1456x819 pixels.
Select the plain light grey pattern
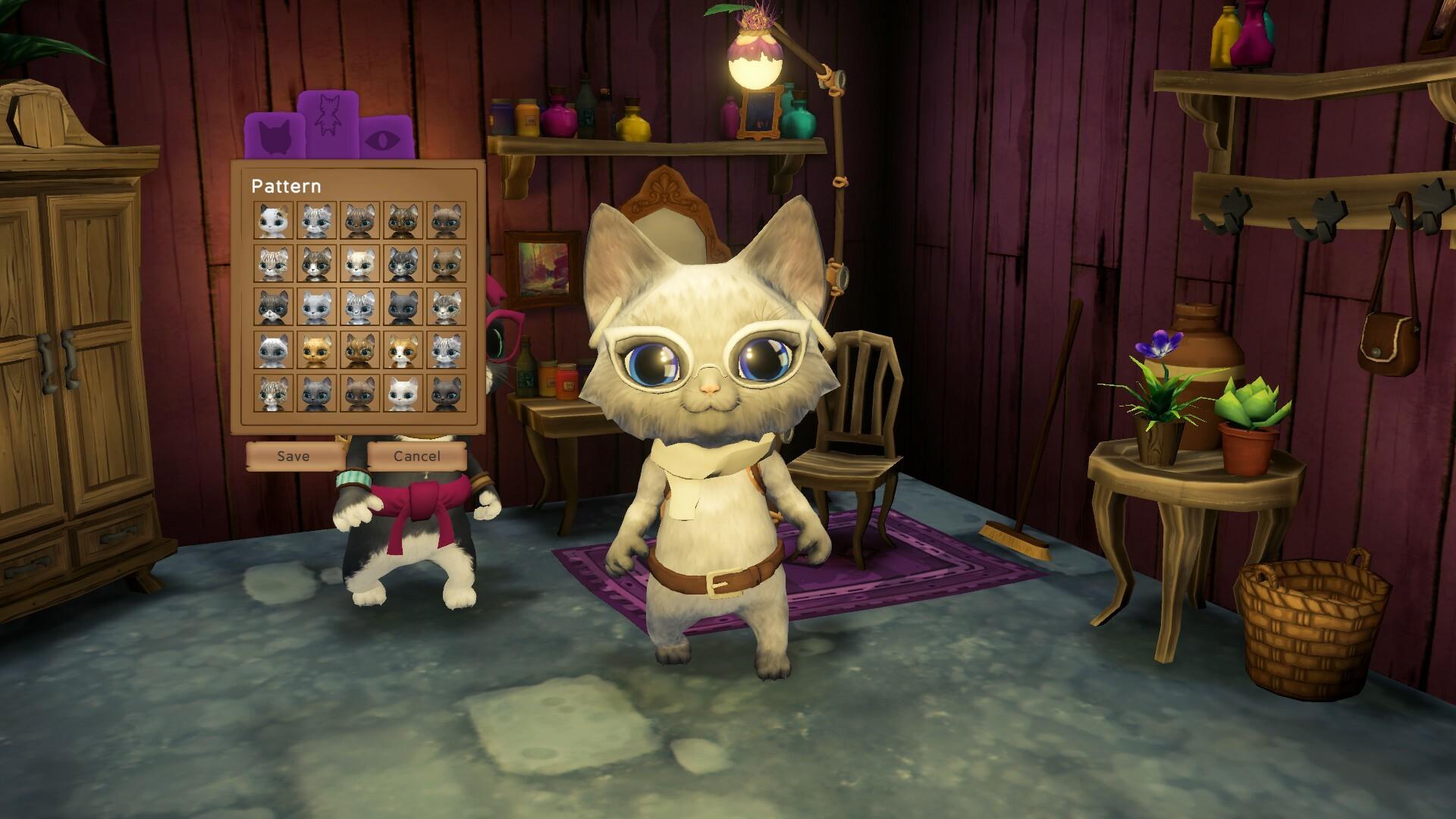(x=315, y=308)
